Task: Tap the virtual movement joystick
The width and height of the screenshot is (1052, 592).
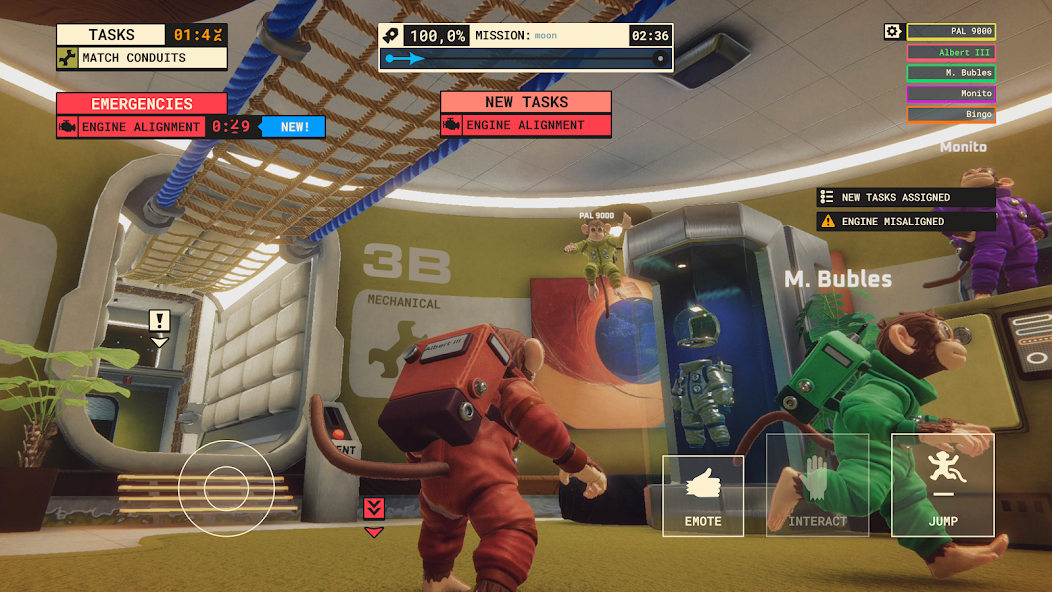Action: 226,488
